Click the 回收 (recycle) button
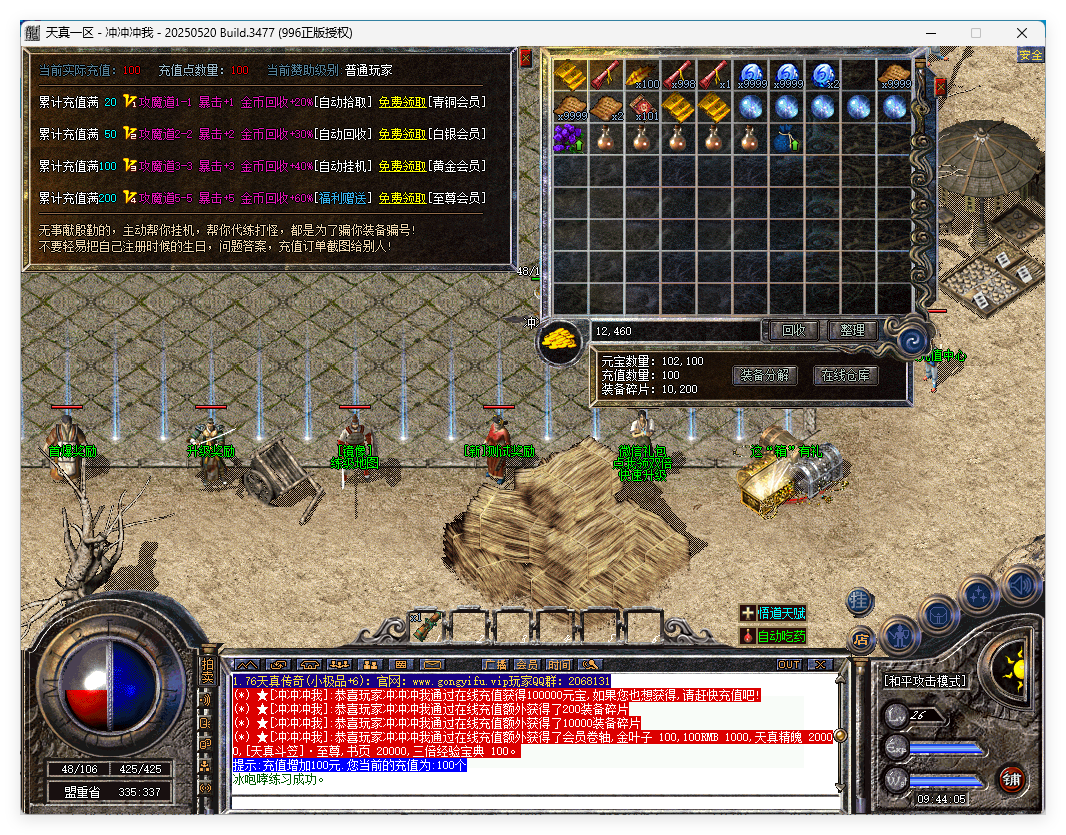Image resolution: width=1066 pixels, height=835 pixels. coord(794,330)
